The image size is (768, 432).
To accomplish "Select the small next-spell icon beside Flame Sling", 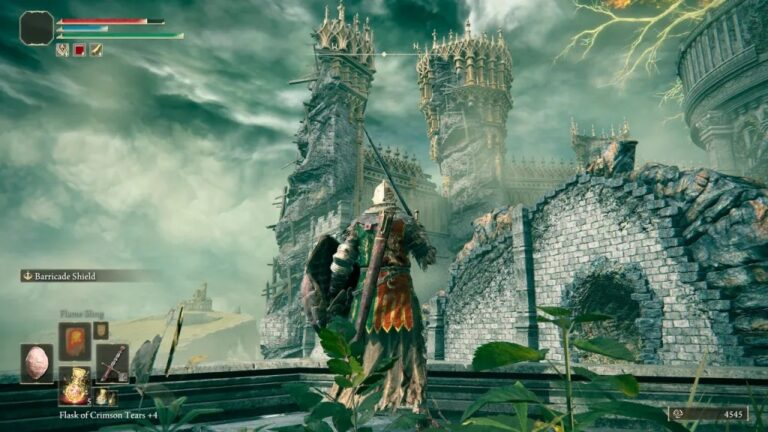I will point(101,330).
